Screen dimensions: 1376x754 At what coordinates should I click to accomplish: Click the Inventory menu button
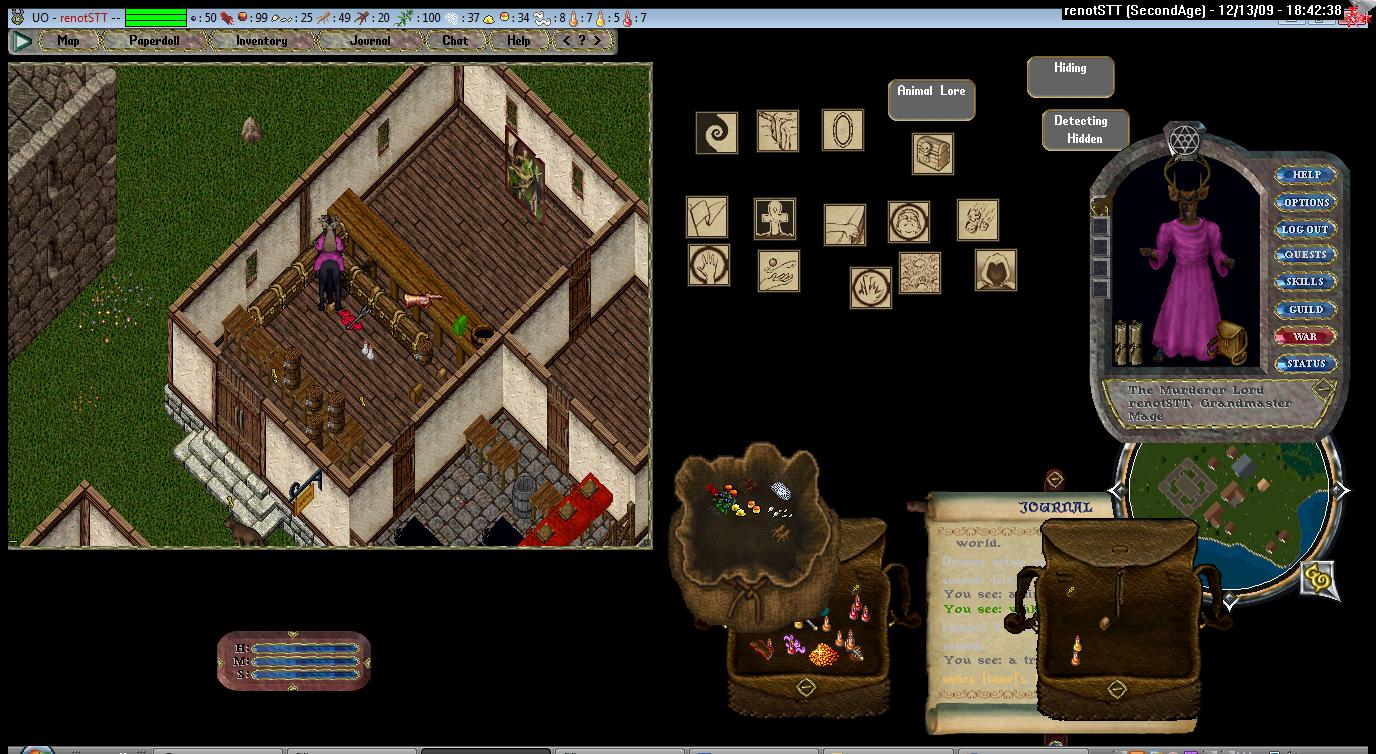click(261, 41)
